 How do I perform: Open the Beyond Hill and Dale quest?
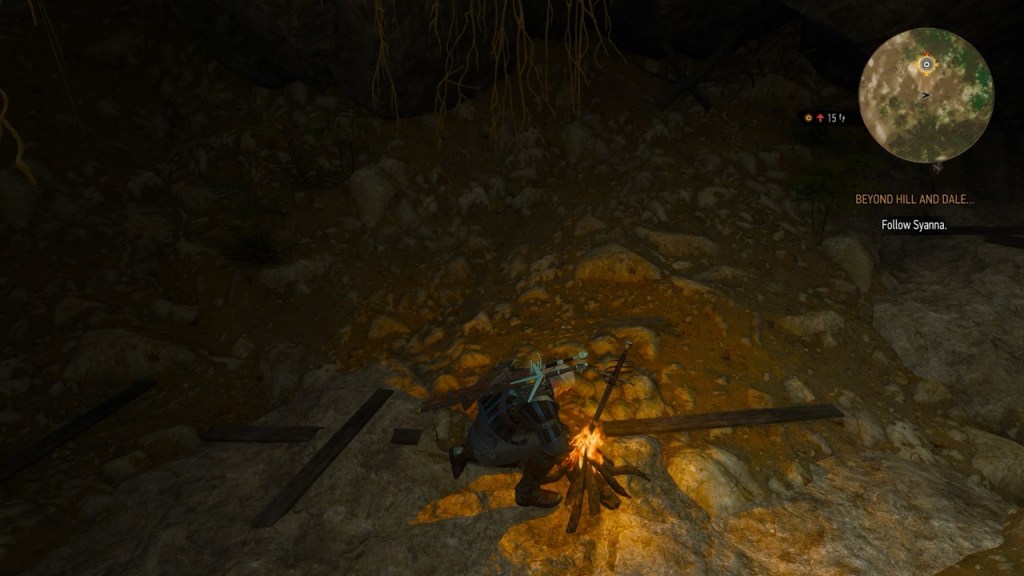pos(914,199)
